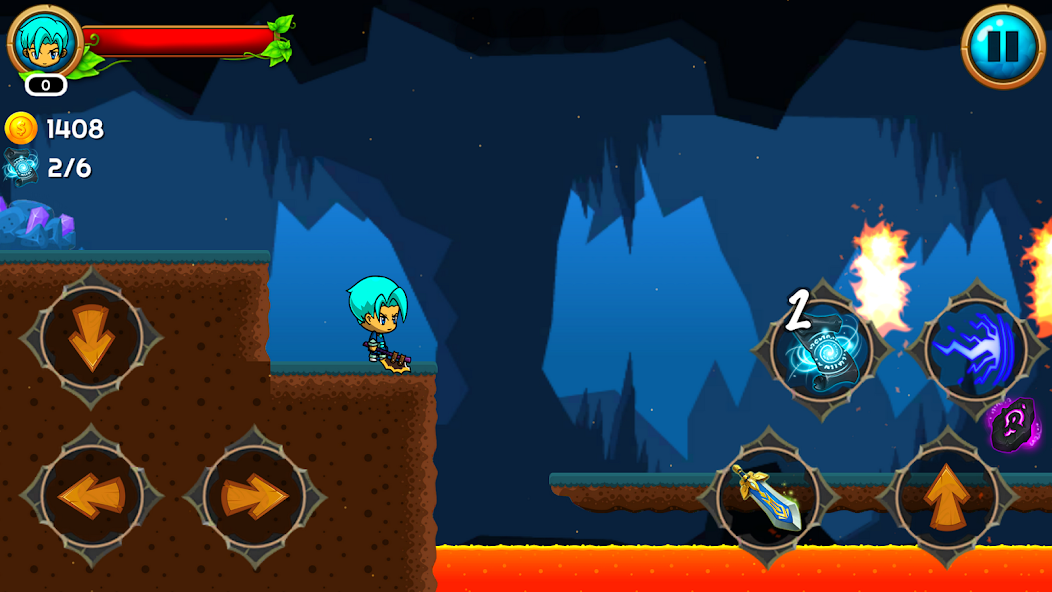
Task: Use the portal scroll skill
Action: pyautogui.click(x=823, y=350)
